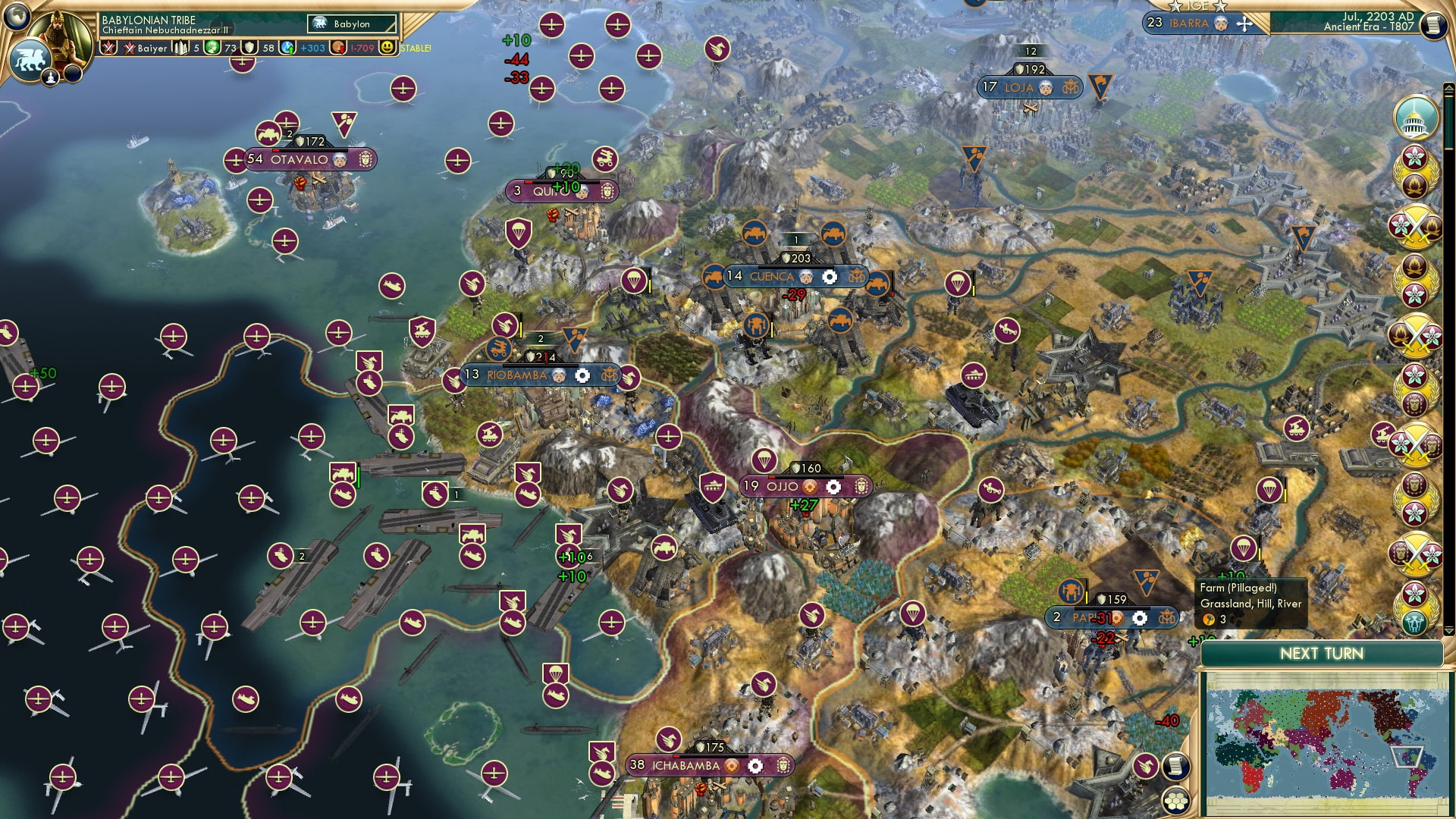Screen dimensions: 1456x819
Task: Toggle the right star beside the IGE label
Action: (1220, 7)
